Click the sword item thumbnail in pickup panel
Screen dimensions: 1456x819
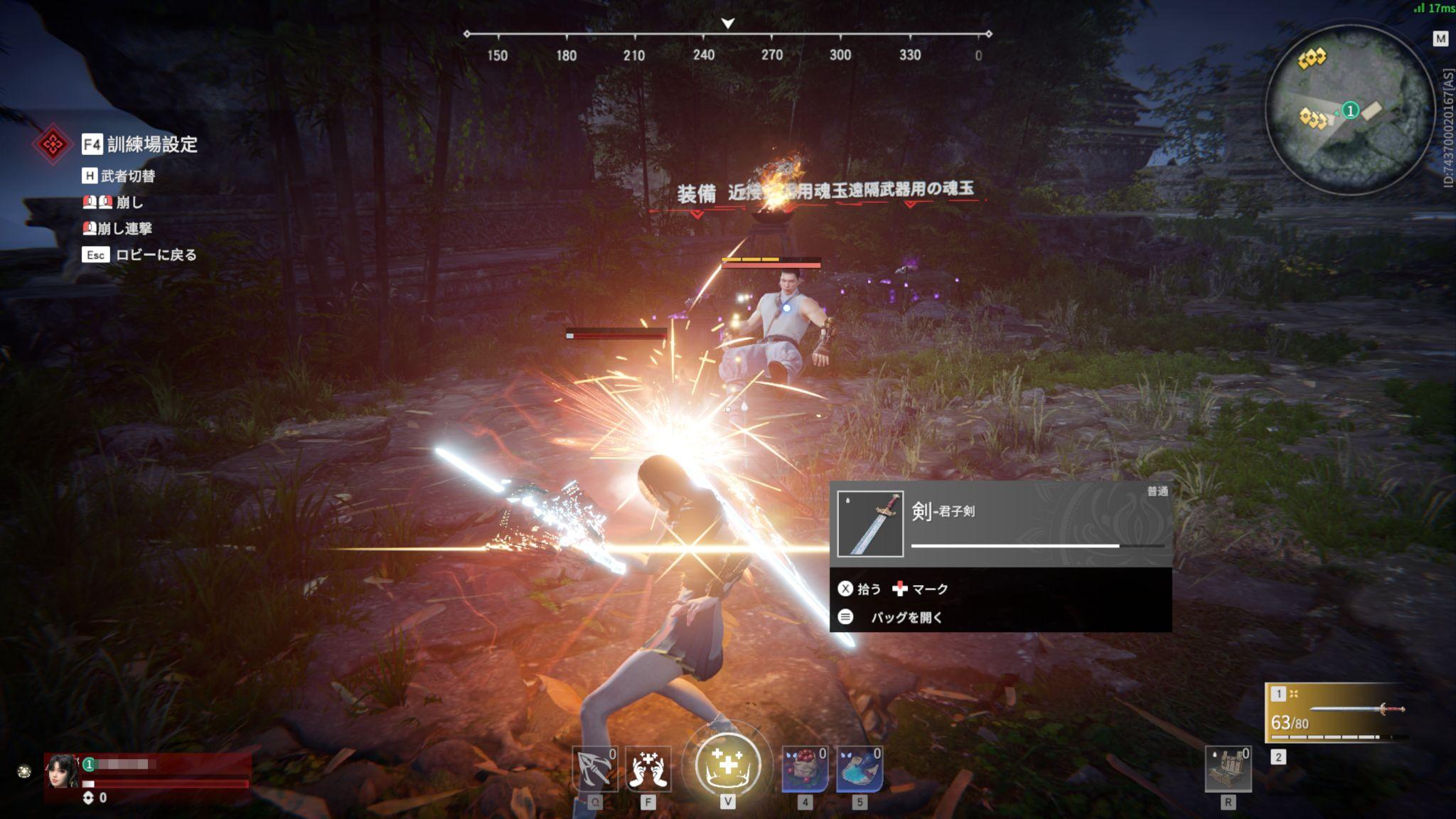click(x=870, y=524)
